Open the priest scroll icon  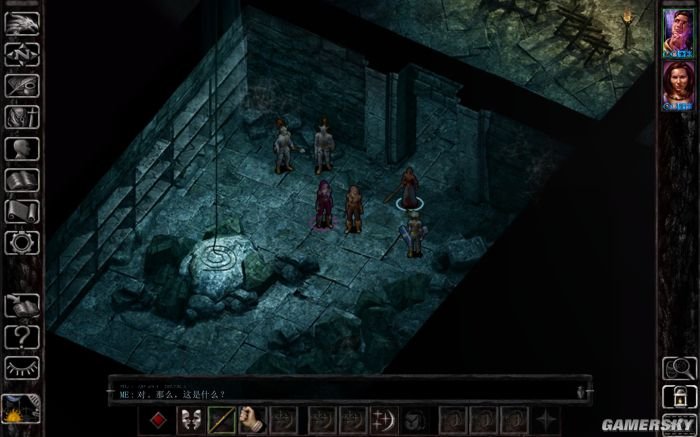click(22, 211)
